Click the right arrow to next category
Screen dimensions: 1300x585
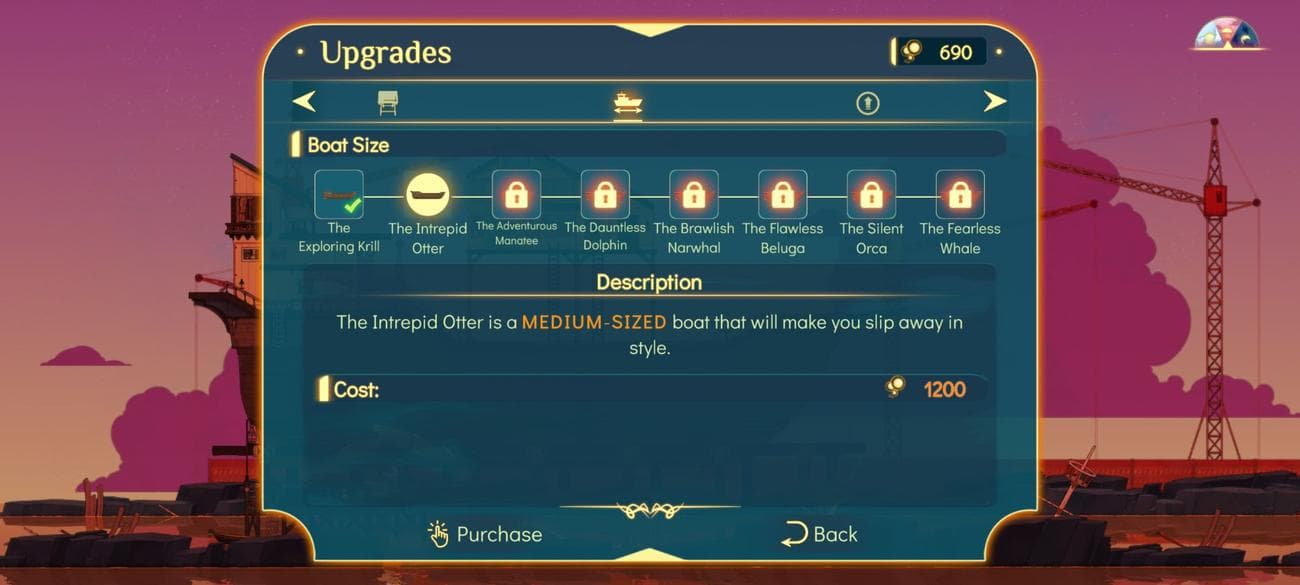click(994, 101)
